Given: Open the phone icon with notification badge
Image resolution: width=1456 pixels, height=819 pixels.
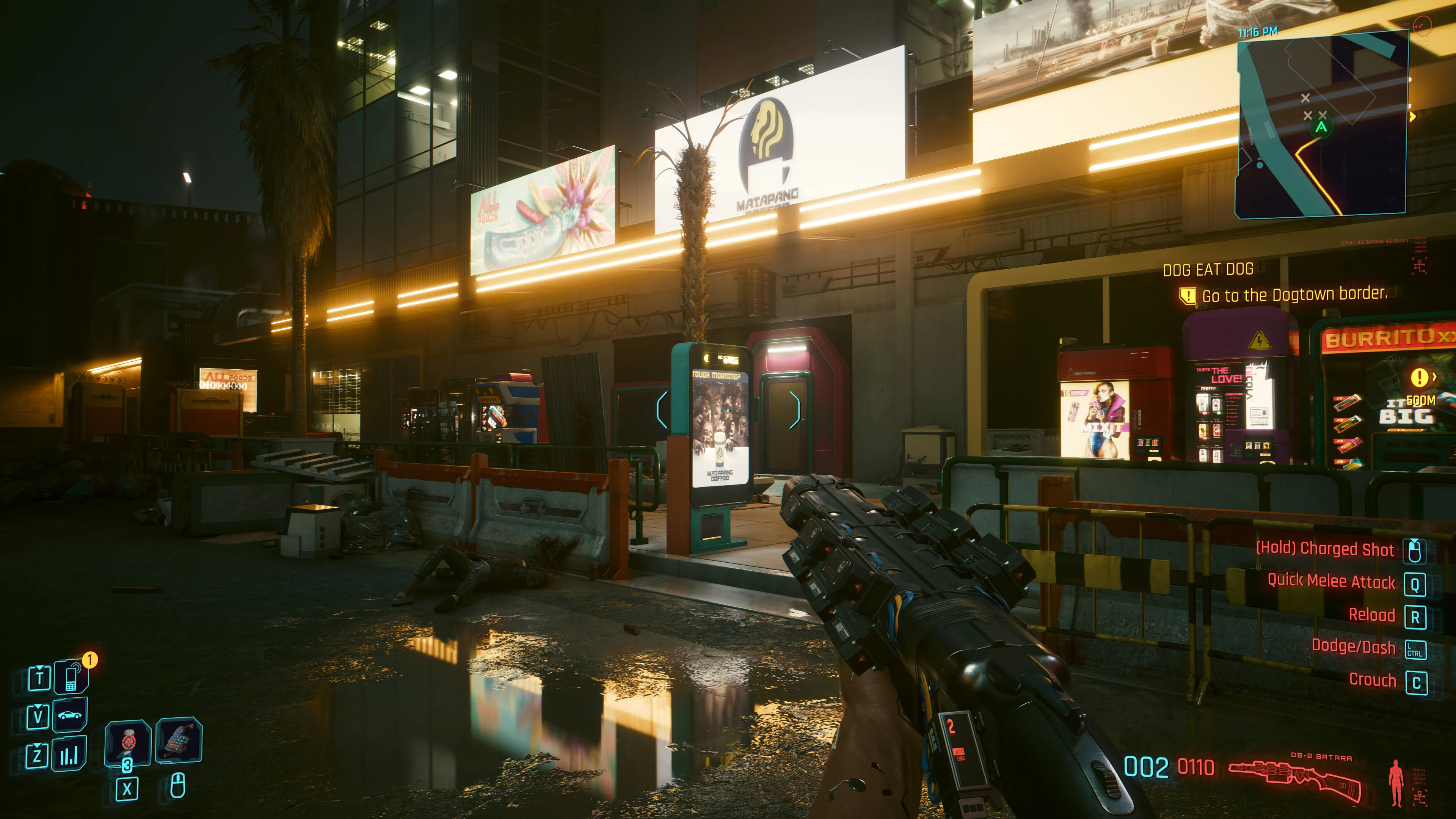Looking at the screenshot, I should [71, 676].
